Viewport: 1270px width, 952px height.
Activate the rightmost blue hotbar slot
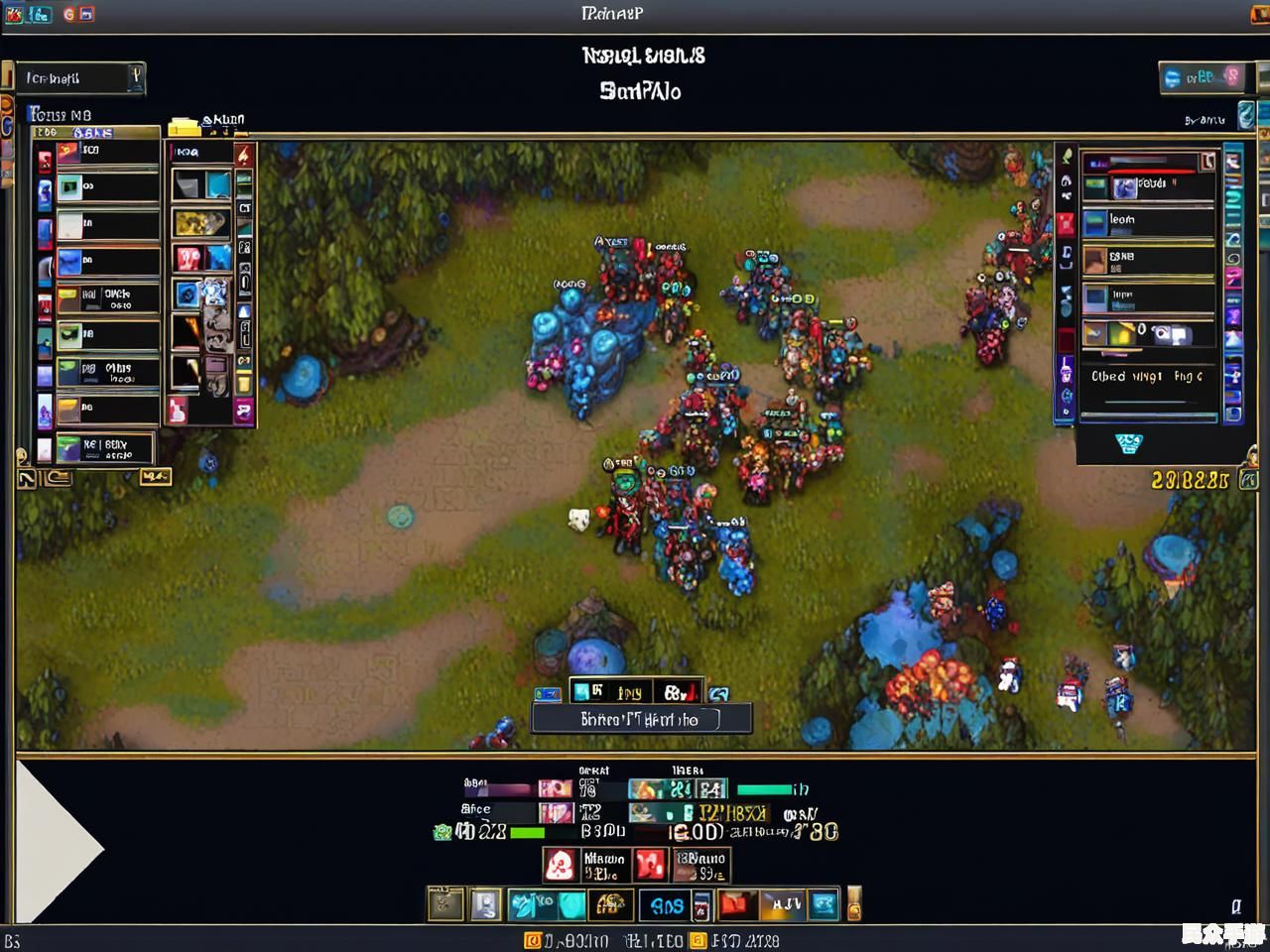(824, 904)
